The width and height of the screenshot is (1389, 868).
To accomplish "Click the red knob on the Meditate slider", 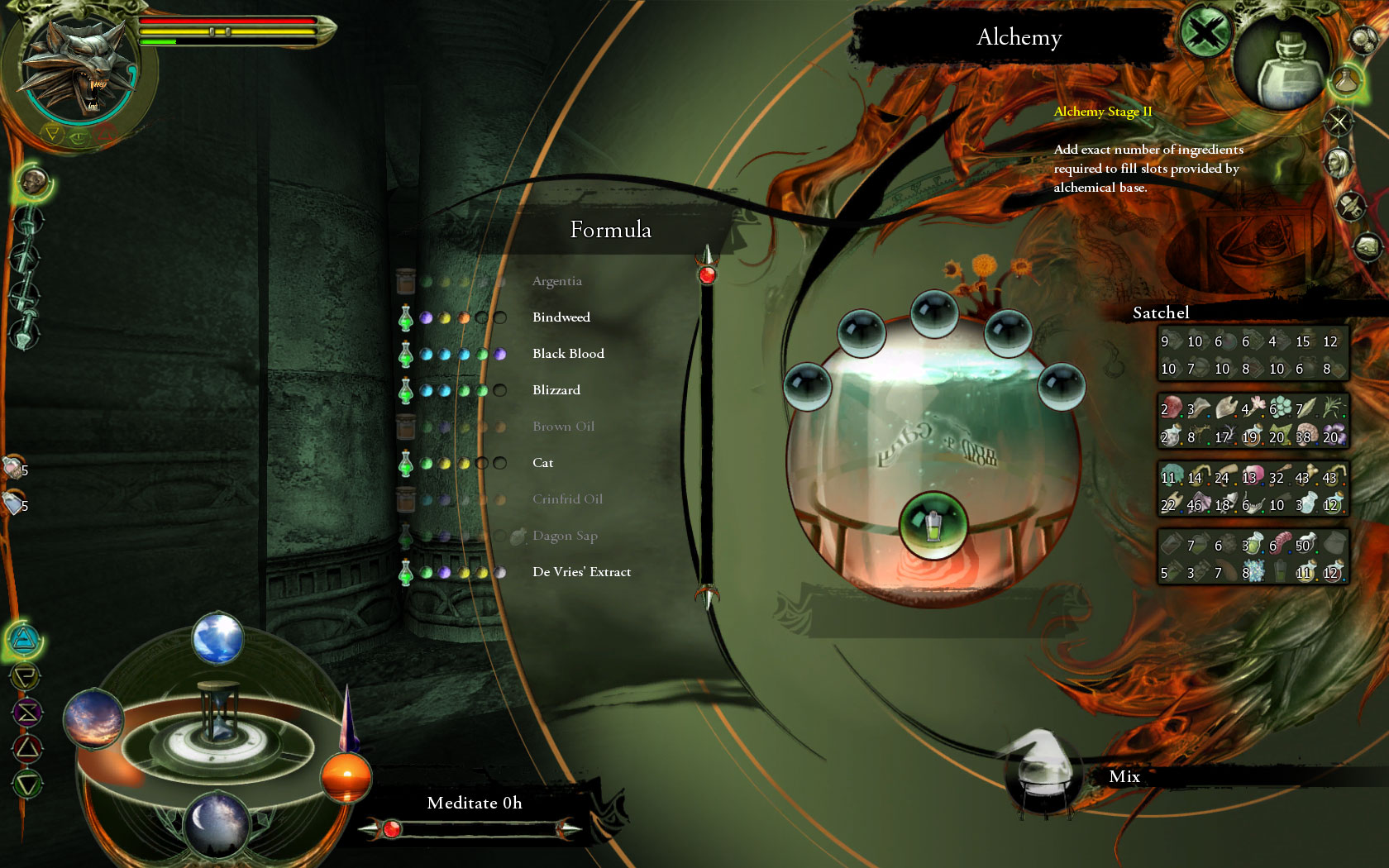I will [392, 828].
